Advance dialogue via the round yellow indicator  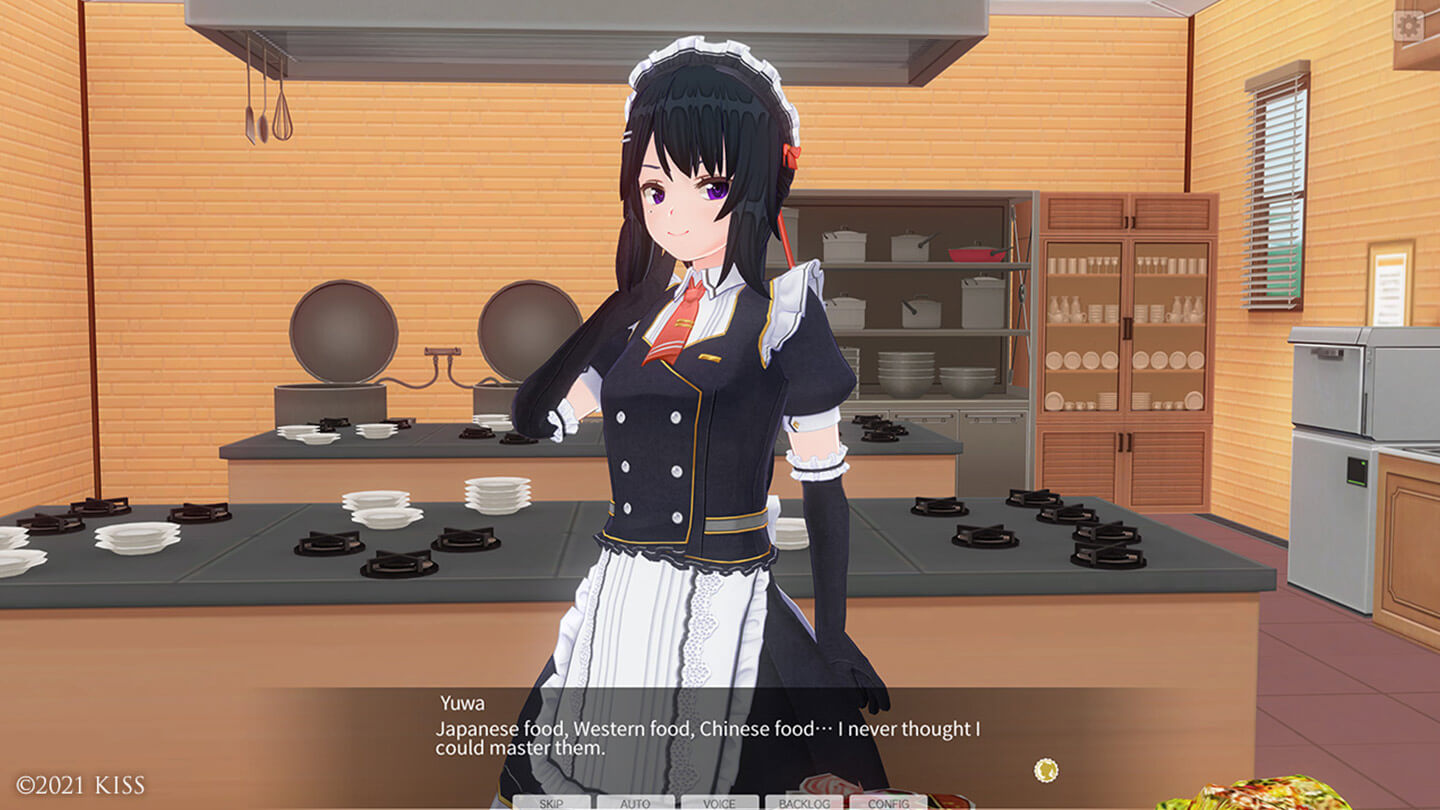pyautogui.click(x=1046, y=770)
